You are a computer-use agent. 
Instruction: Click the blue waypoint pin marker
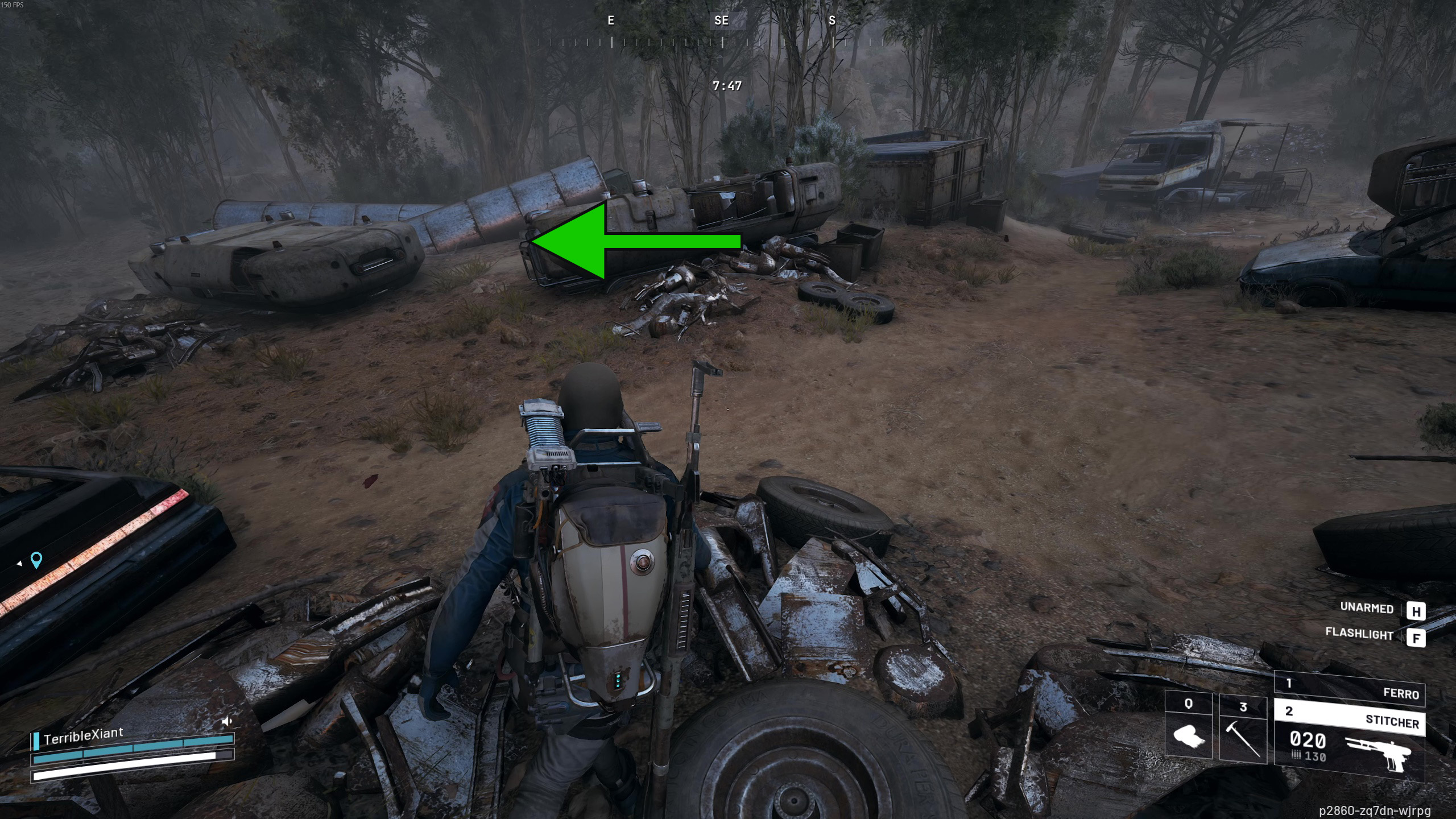tap(36, 560)
